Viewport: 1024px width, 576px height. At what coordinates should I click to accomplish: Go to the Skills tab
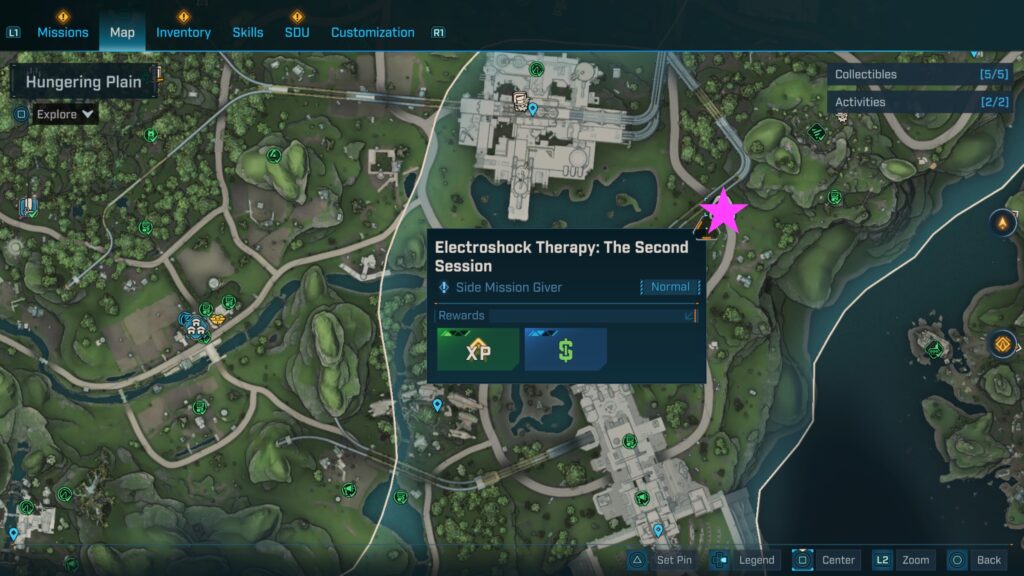pyautogui.click(x=248, y=32)
